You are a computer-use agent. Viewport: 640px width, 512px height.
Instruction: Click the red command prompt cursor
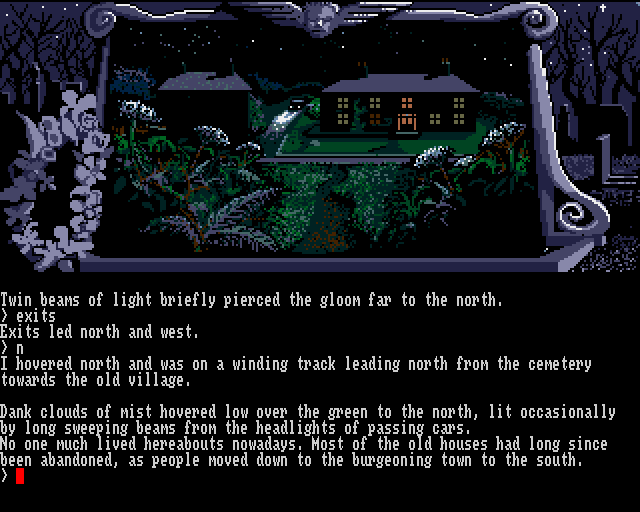tap(19, 475)
